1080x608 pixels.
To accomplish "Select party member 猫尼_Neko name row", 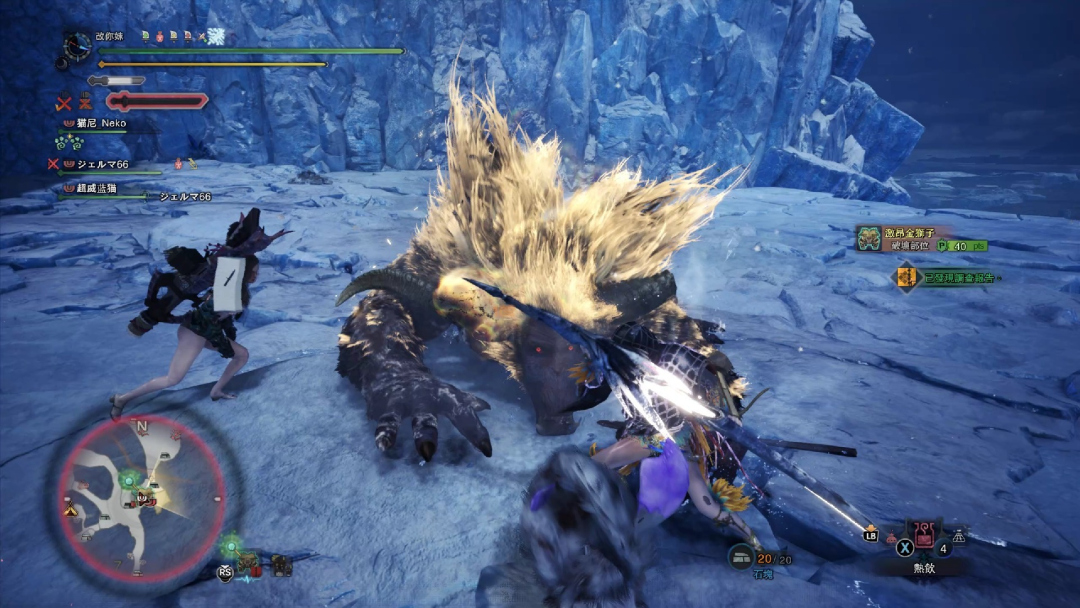I will click(x=97, y=124).
